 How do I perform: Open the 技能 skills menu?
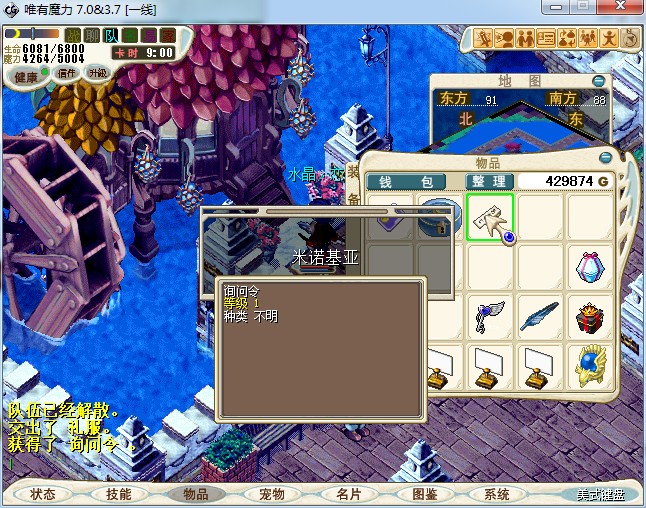click(x=119, y=494)
